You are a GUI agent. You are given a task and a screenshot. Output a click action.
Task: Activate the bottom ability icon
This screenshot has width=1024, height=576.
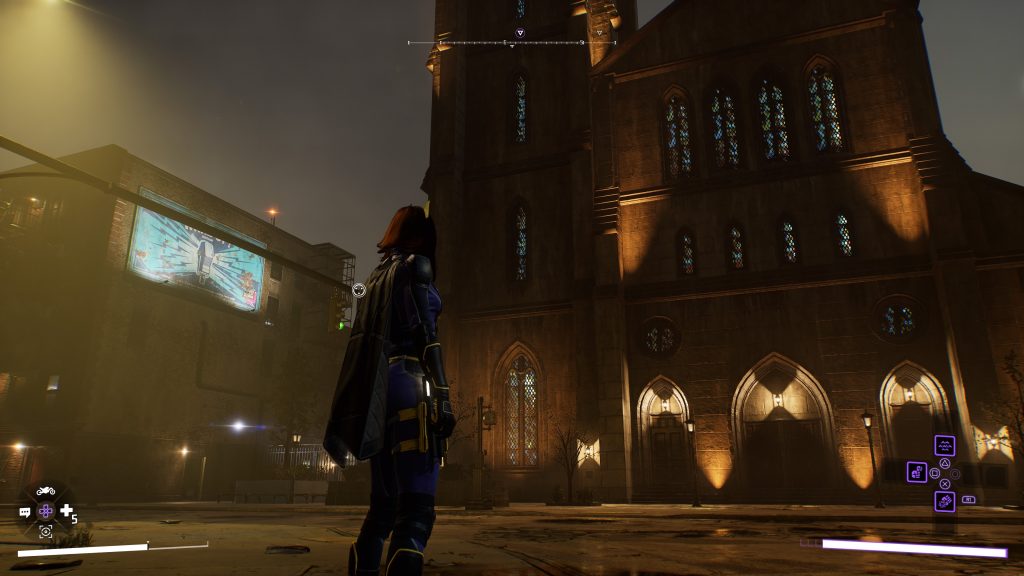(944, 501)
